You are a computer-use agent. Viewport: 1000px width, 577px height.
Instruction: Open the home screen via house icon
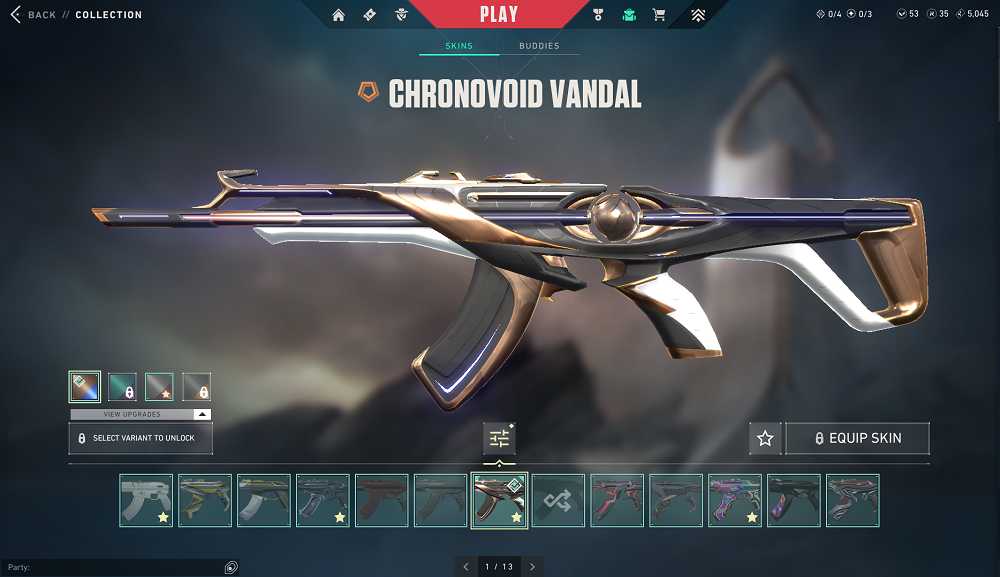coord(338,15)
